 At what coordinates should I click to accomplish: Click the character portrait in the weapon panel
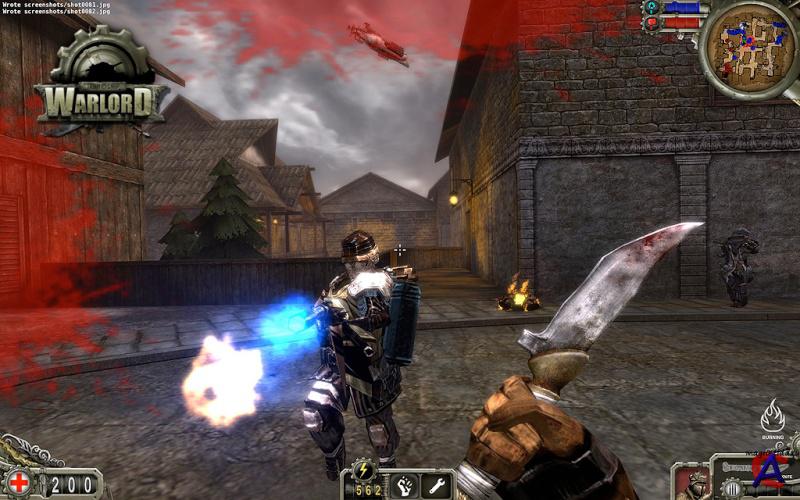pos(694,483)
